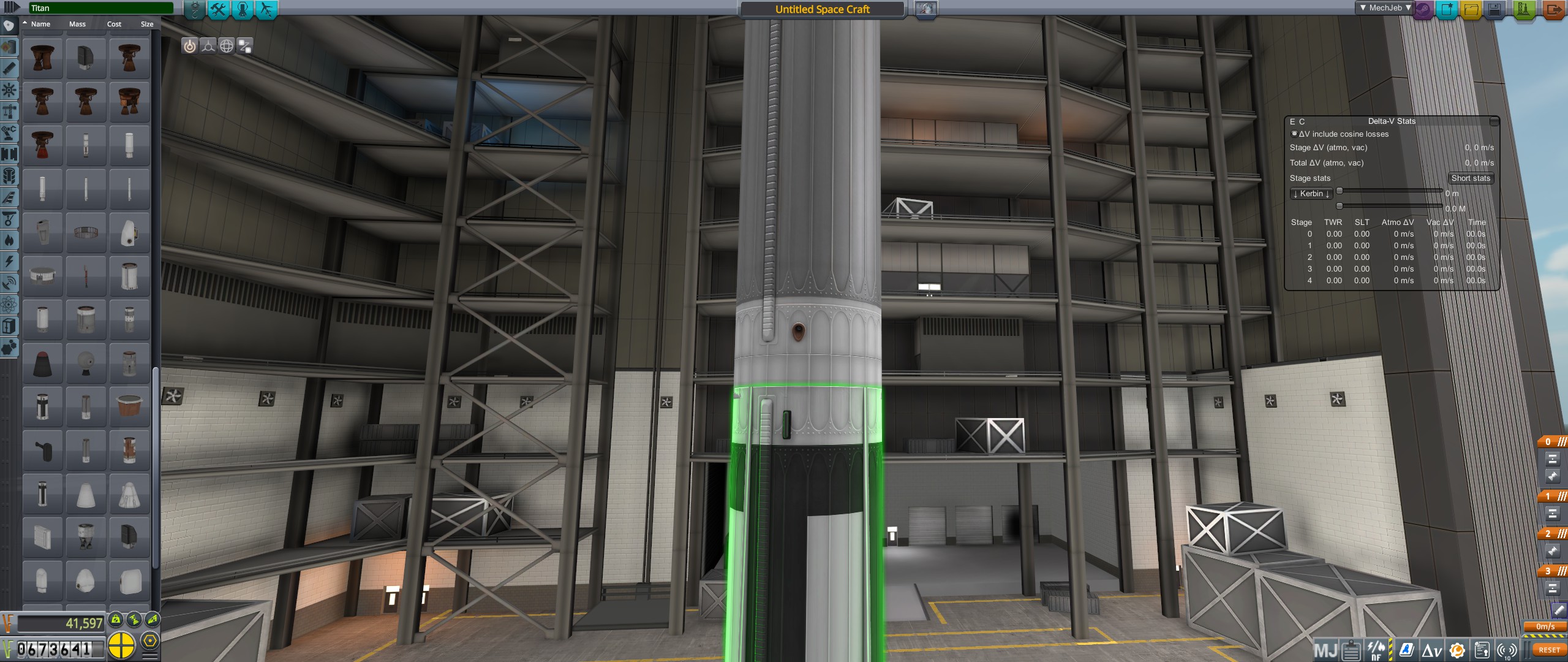
Task: Collapse the stage 0 group on the right
Action: click(1562, 441)
